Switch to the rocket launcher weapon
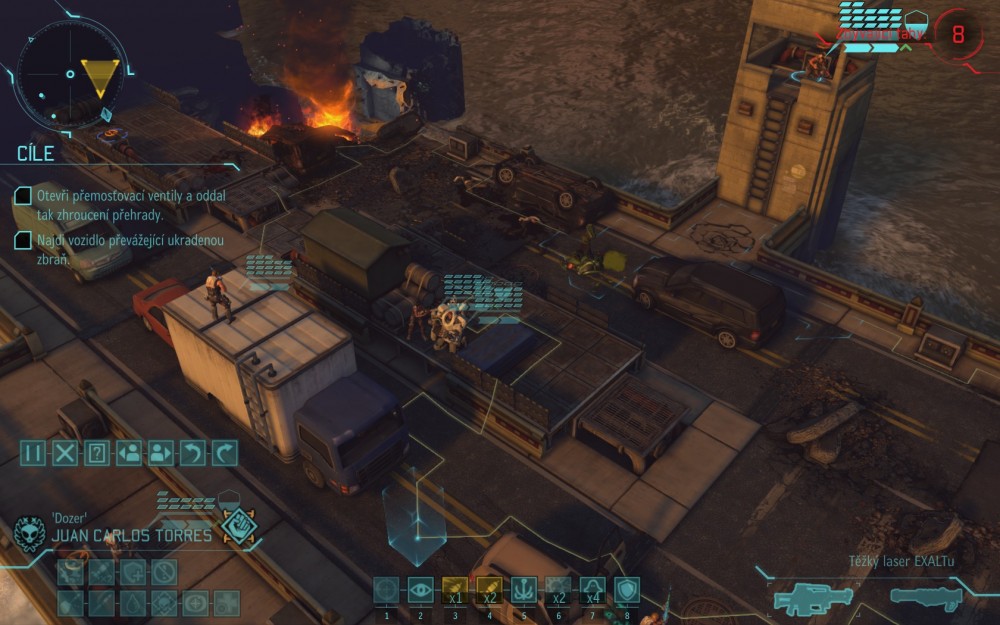The height and width of the screenshot is (625, 1000). (926, 598)
